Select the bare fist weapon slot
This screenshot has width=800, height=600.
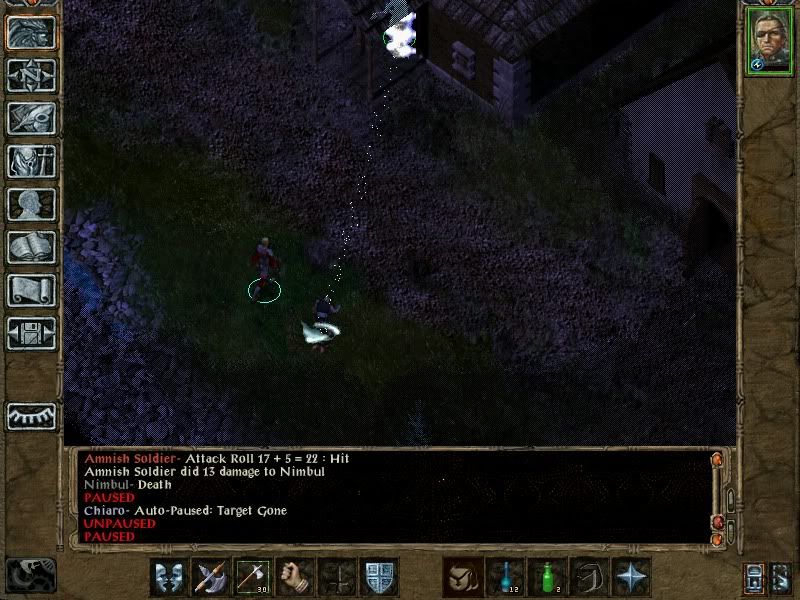[294, 577]
